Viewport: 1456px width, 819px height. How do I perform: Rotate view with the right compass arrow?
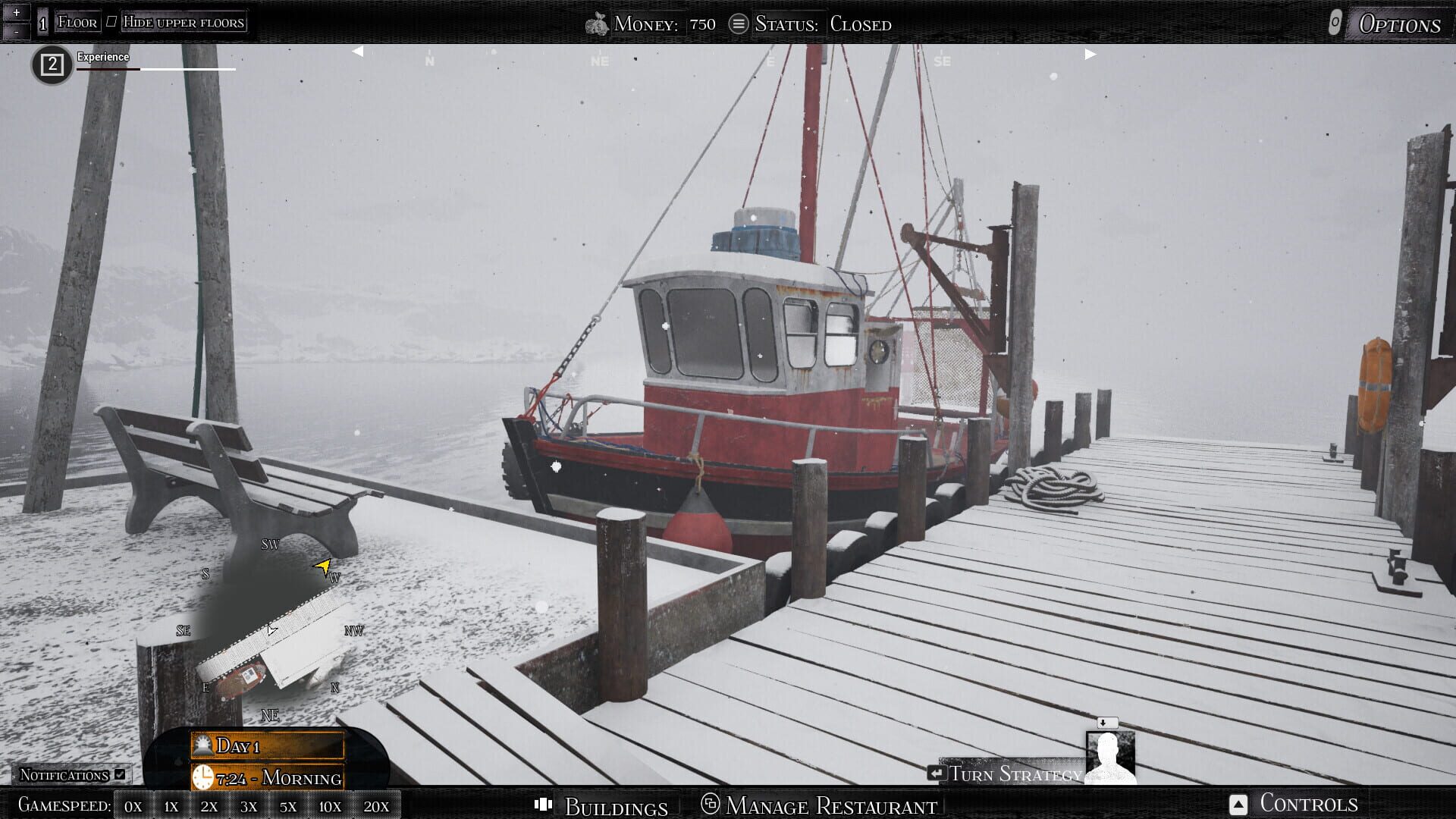[x=1090, y=53]
